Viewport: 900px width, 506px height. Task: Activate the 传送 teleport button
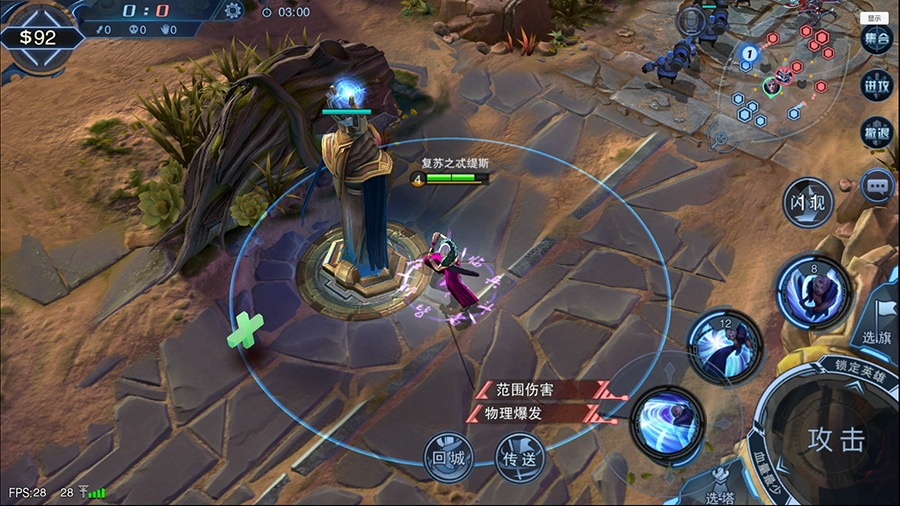point(521,457)
